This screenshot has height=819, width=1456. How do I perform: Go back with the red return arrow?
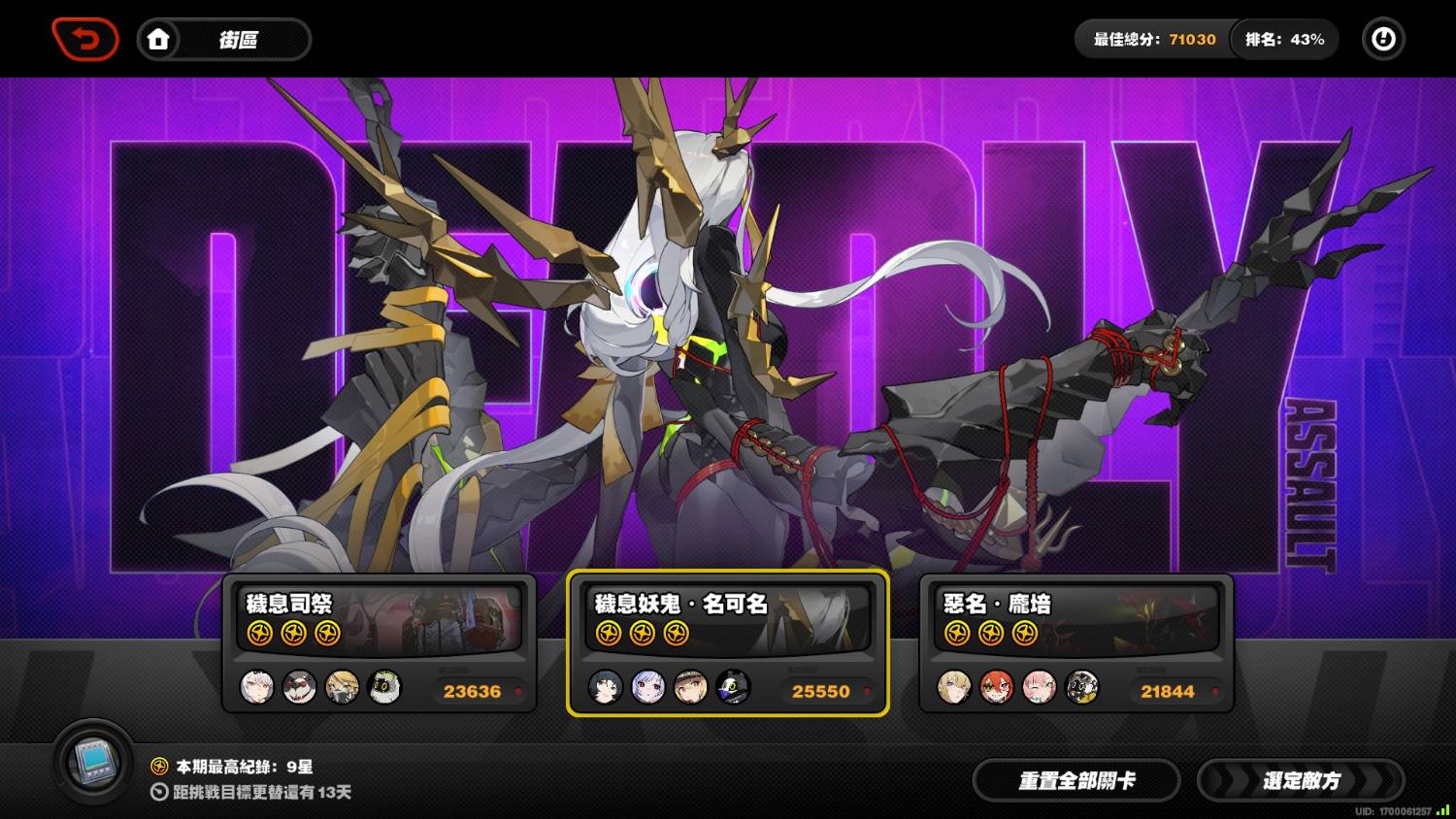85,40
